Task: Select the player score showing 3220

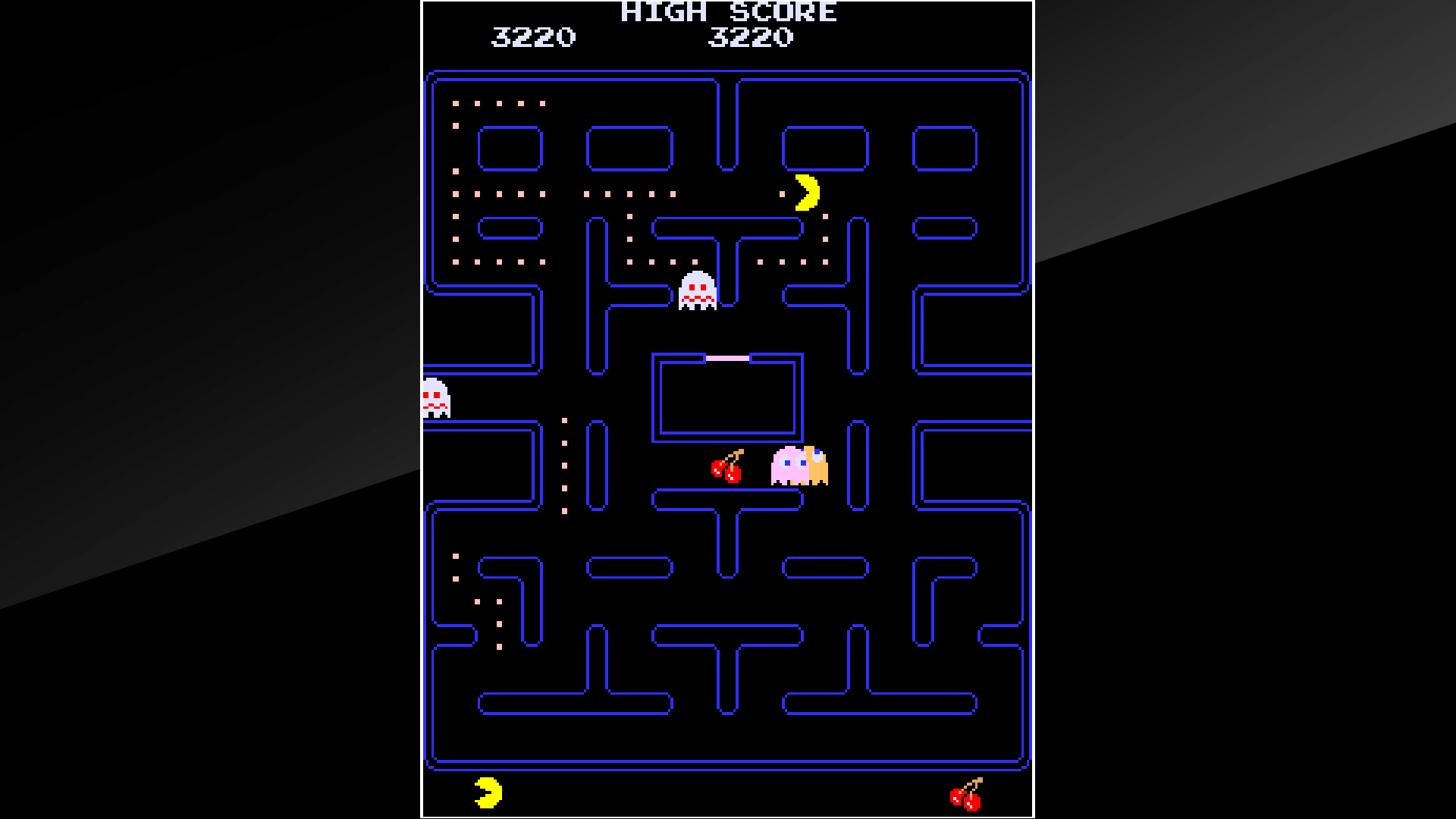Action: (535, 36)
